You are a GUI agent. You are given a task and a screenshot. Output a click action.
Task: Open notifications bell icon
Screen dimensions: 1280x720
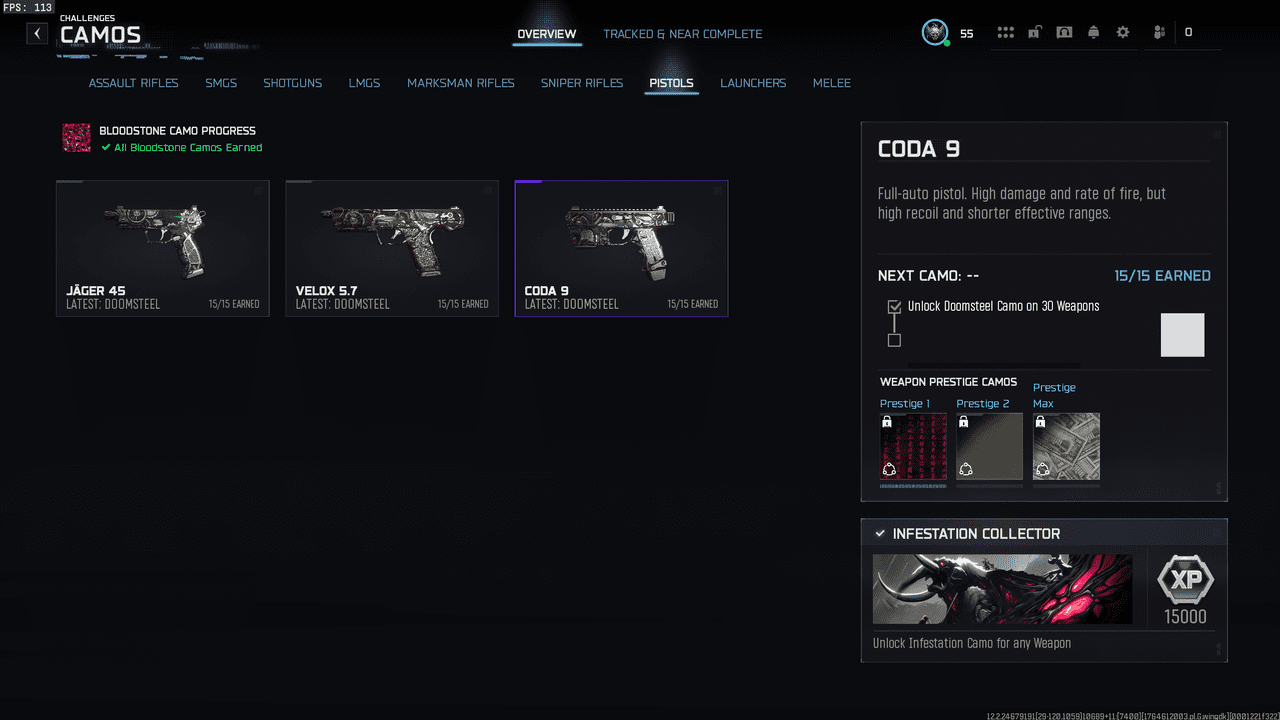point(1093,33)
